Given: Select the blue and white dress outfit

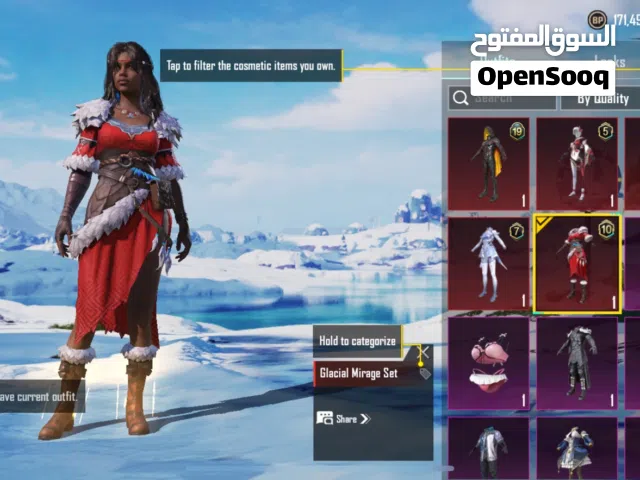Looking at the screenshot, I should (577, 448).
